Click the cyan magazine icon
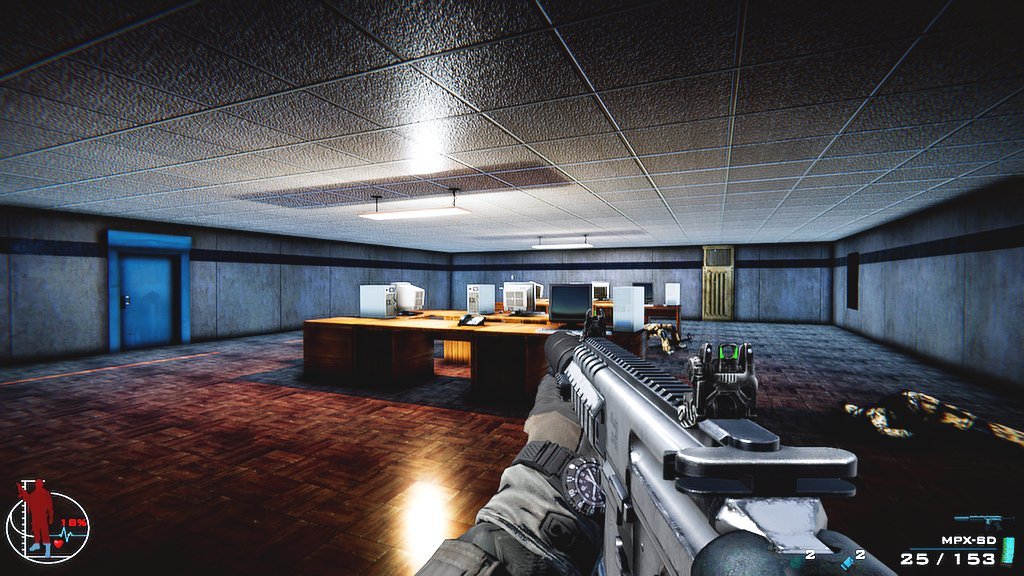 [x=1007, y=550]
